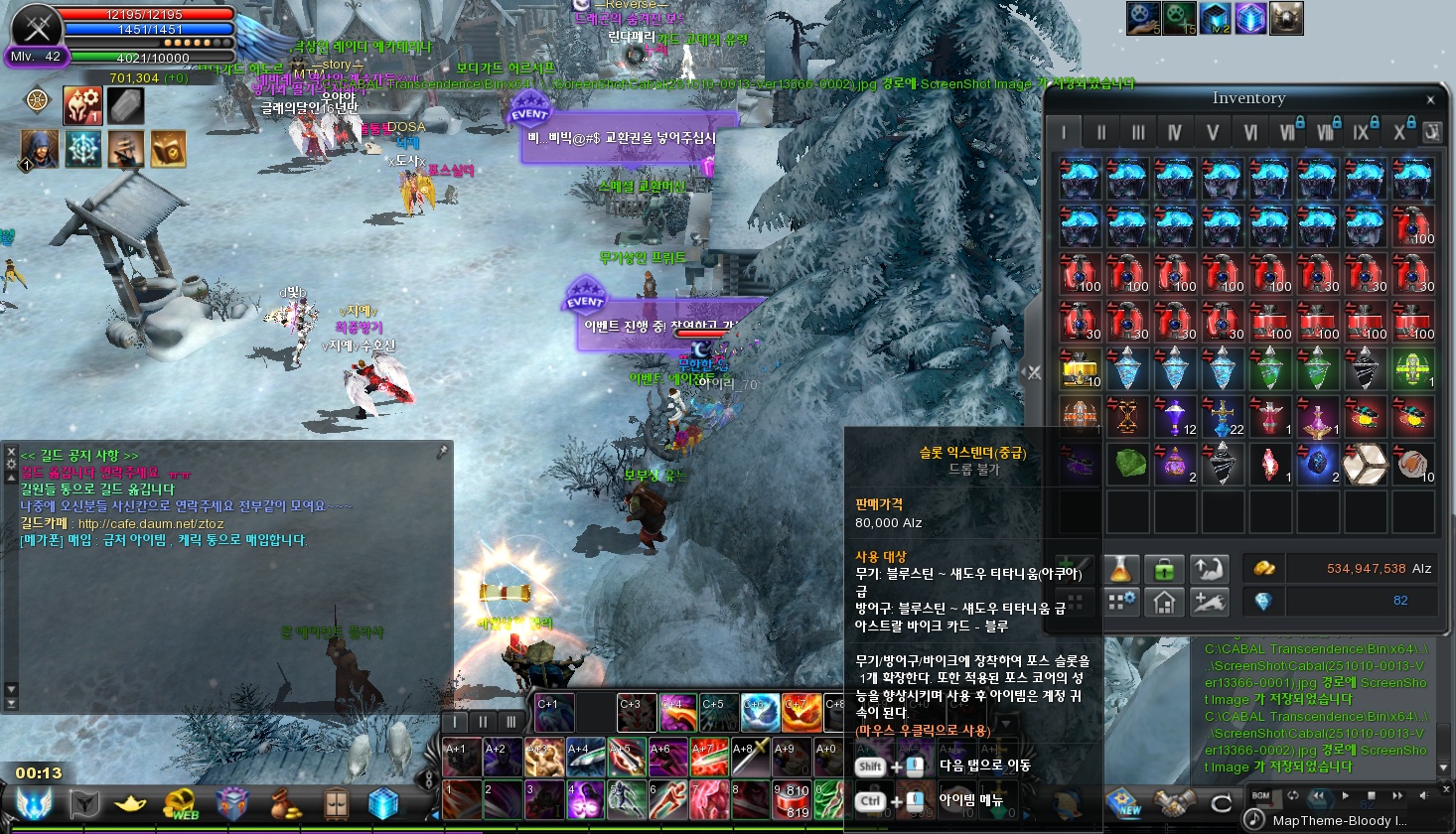Click the blue cube menu icon
The height and width of the screenshot is (834, 1456).
(x=383, y=803)
